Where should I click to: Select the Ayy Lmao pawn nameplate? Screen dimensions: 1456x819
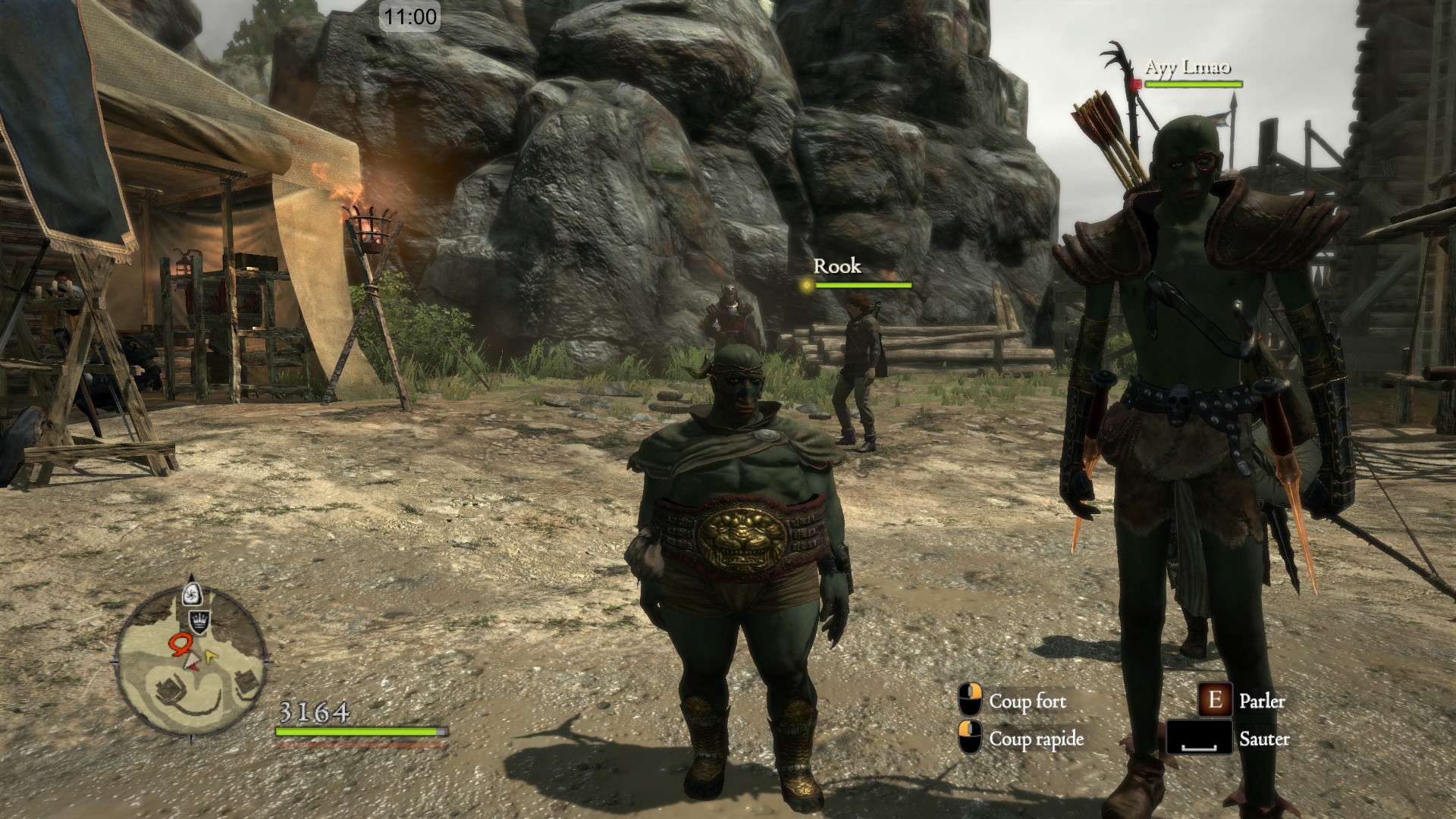[x=1187, y=67]
